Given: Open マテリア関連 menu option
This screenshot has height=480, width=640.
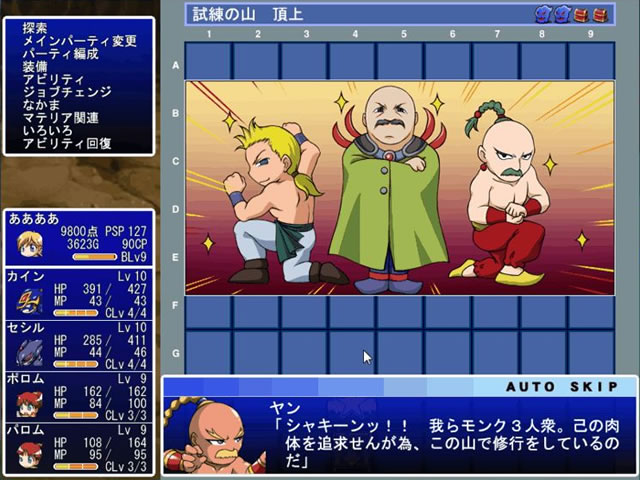Looking at the screenshot, I should [x=60, y=118].
